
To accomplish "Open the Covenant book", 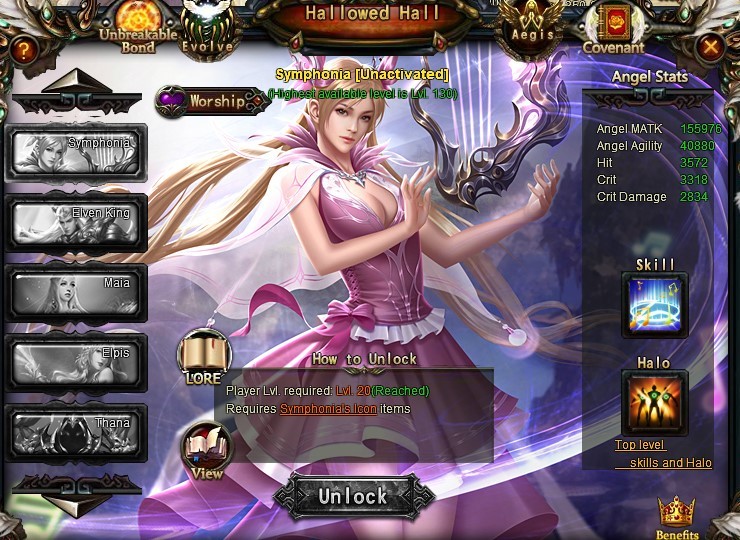I will click(x=613, y=25).
